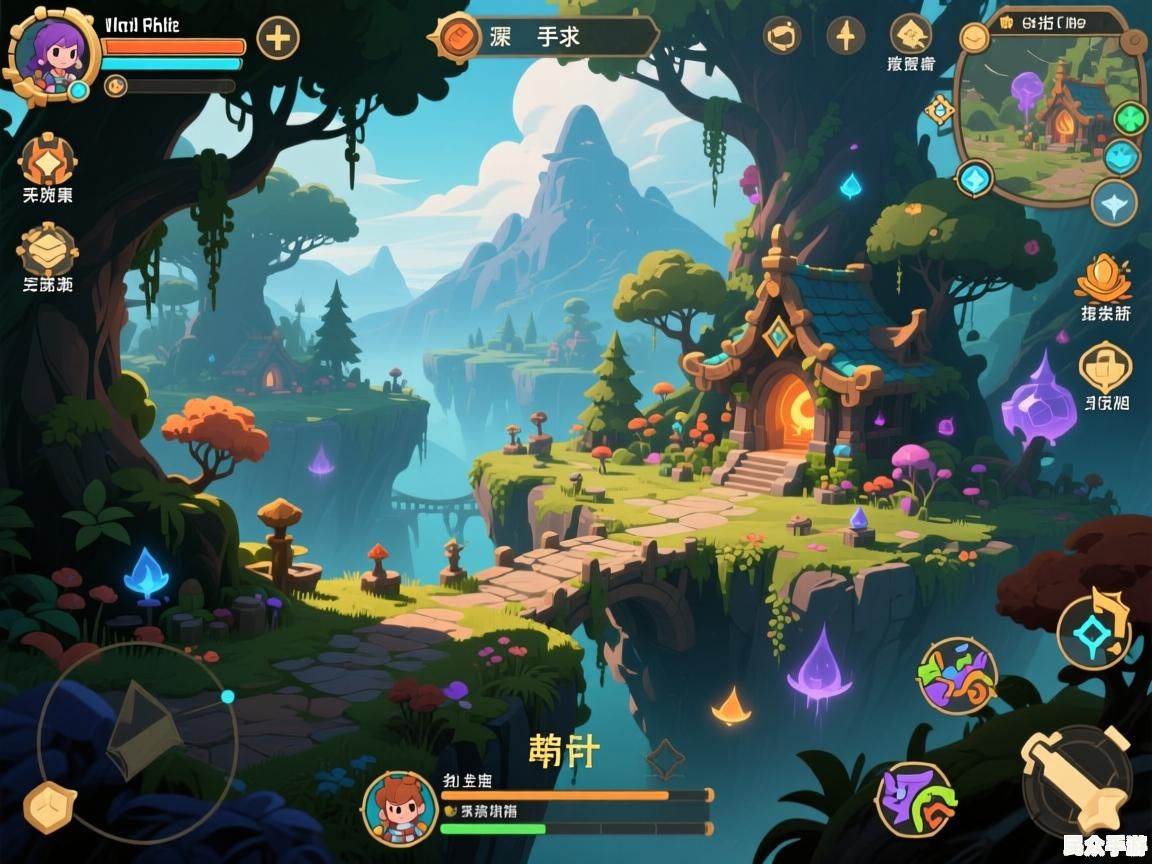
Task: Select the blue-gray star button below minimap
Action: tap(1113, 203)
